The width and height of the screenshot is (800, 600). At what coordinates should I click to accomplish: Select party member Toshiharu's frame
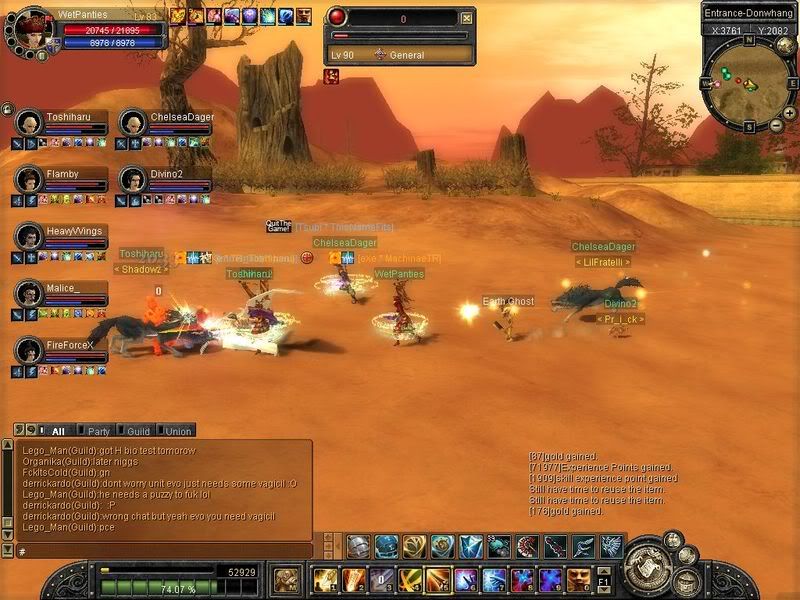tap(62, 124)
